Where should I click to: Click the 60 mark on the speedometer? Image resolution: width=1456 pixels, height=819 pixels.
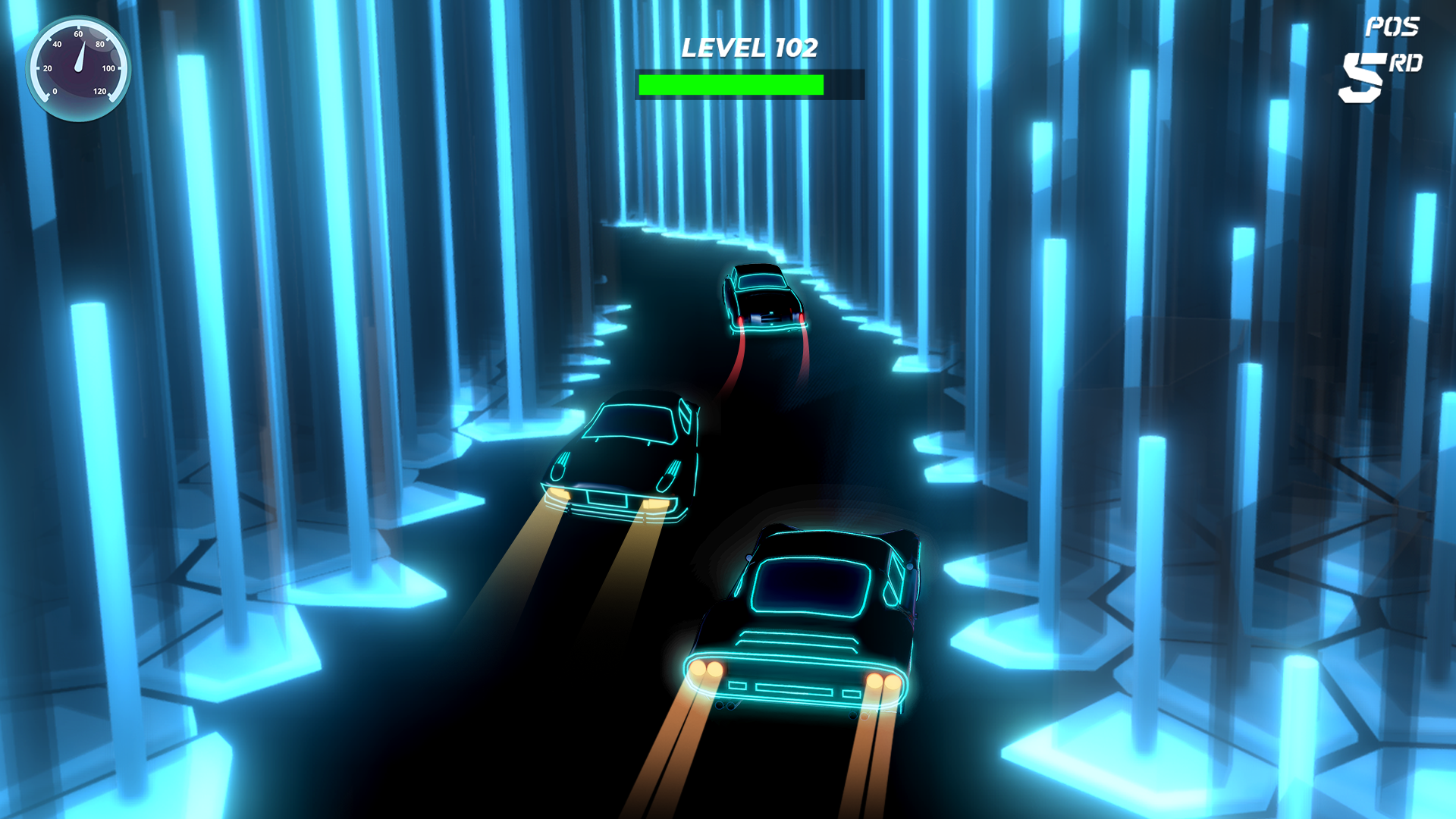pos(77,34)
